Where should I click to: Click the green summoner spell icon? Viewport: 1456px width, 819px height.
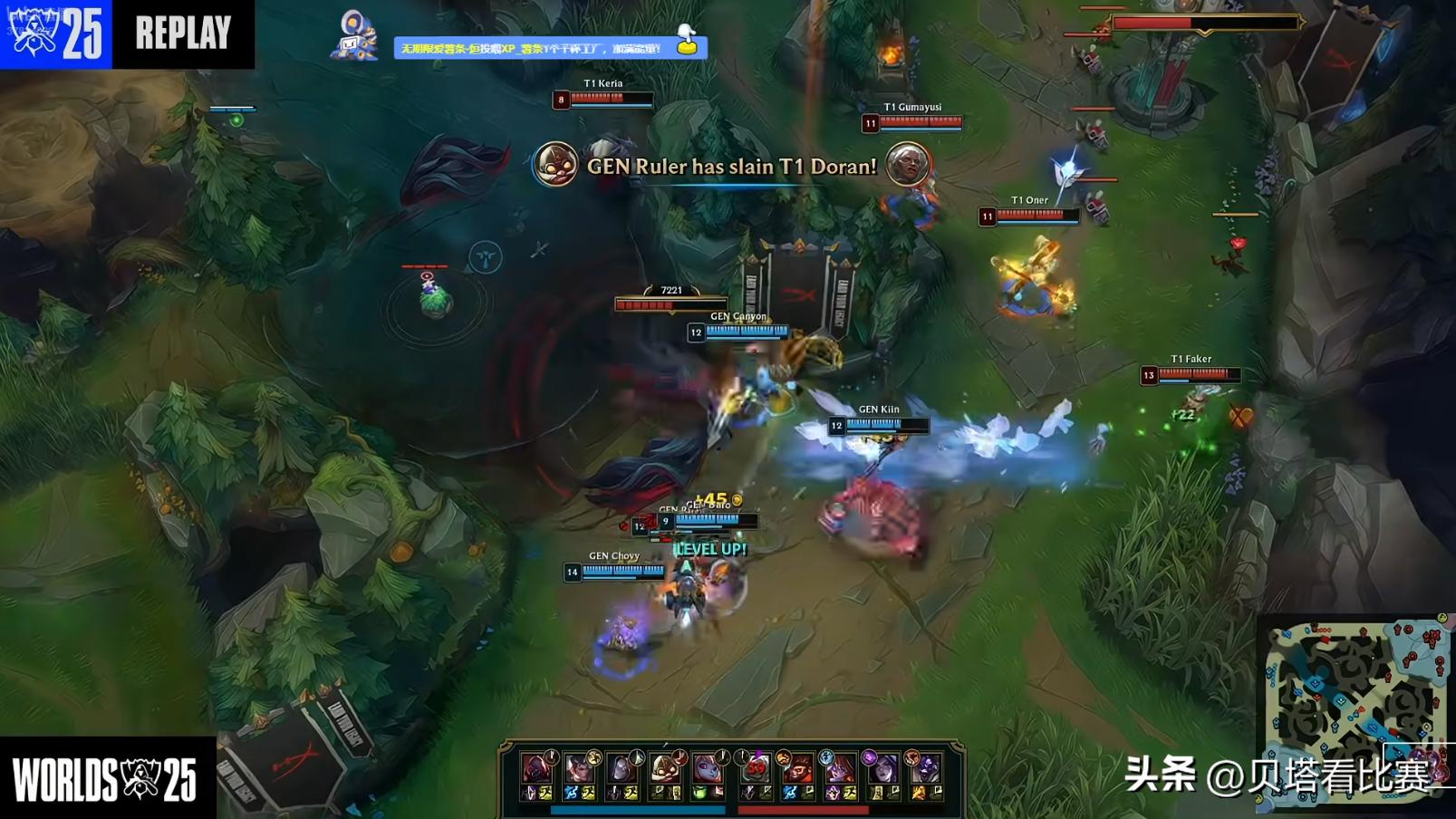pyautogui.click(x=700, y=793)
